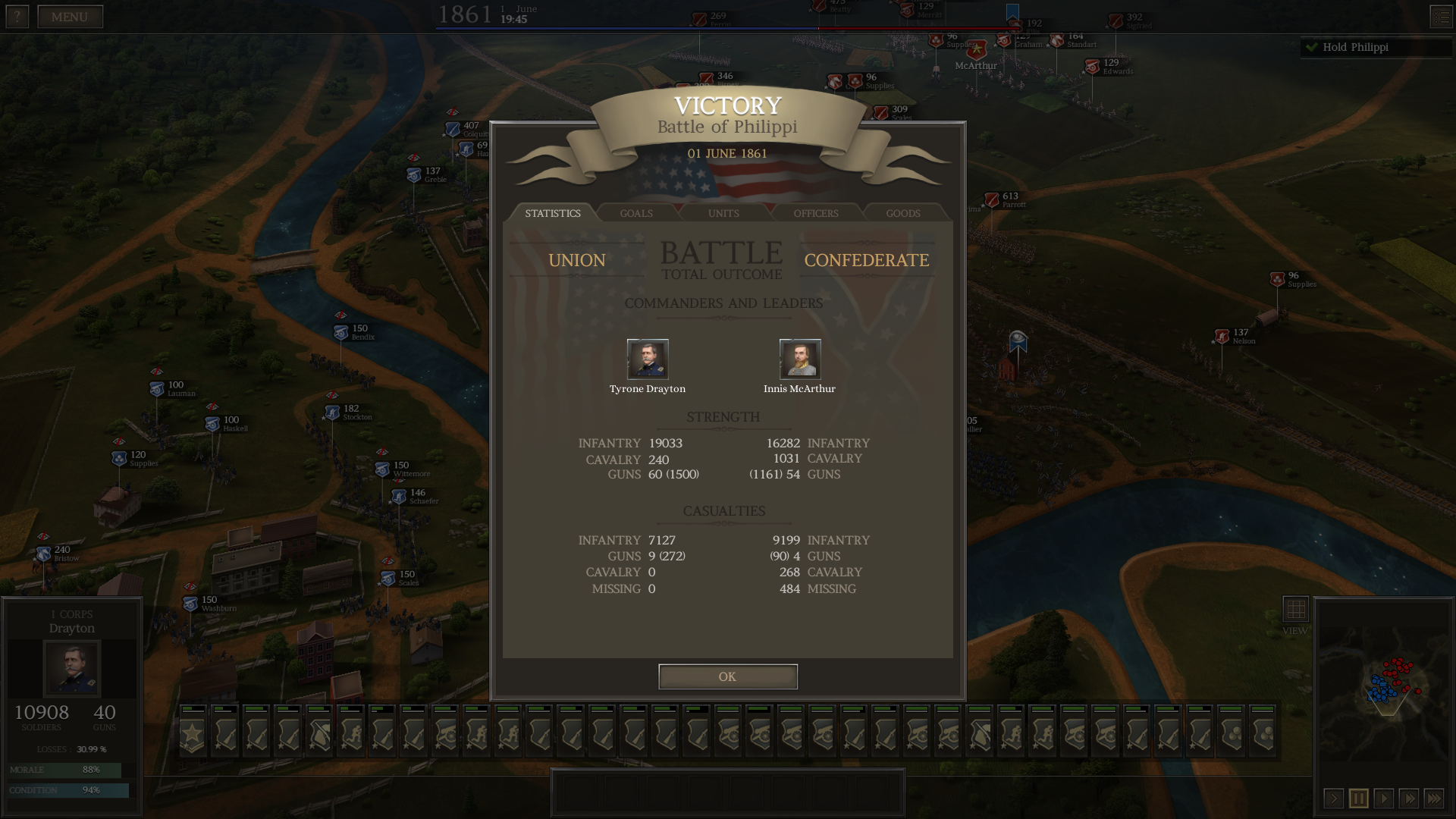Viewport: 1456px width, 819px height.
Task: Open the Units tab
Action: coord(723,213)
